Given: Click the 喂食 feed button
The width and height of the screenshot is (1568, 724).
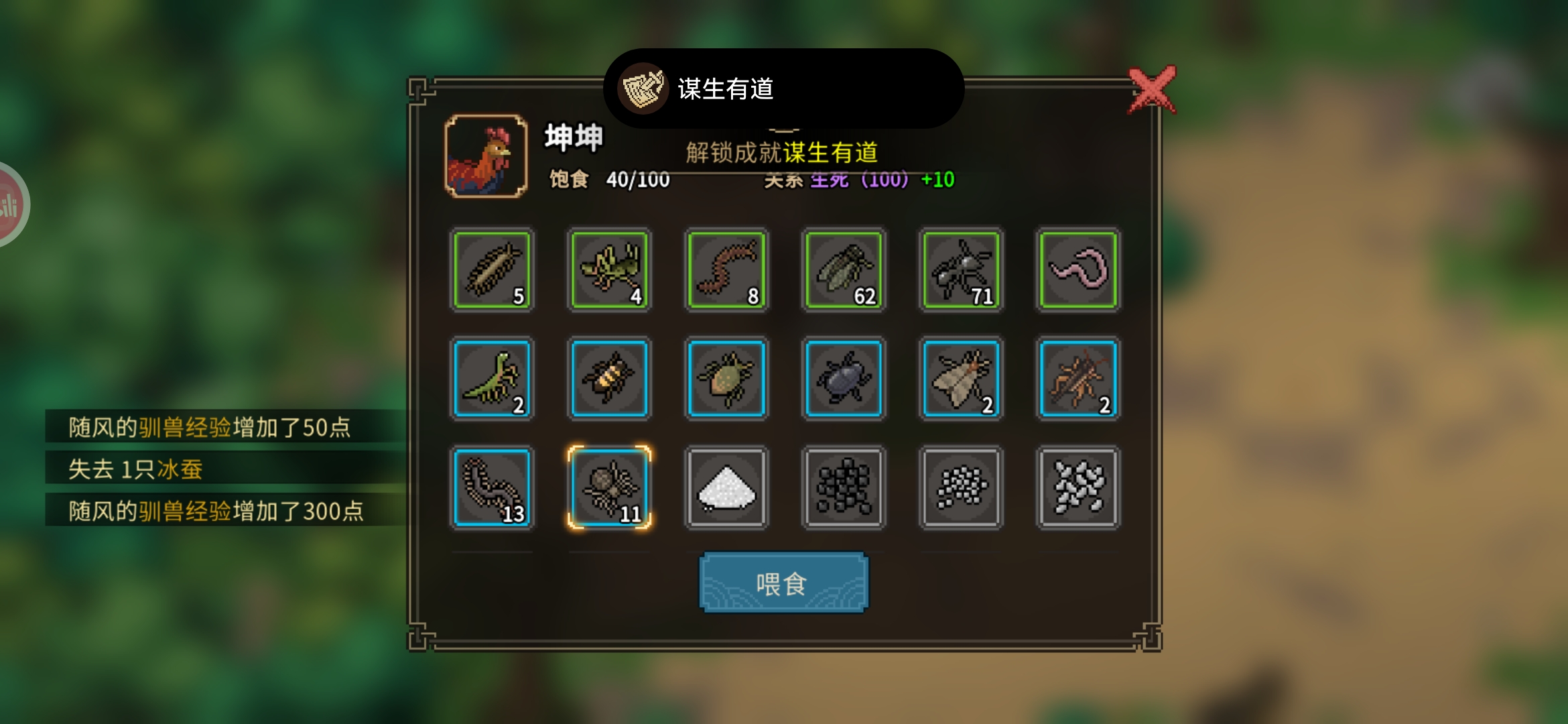Looking at the screenshot, I should (x=783, y=583).
